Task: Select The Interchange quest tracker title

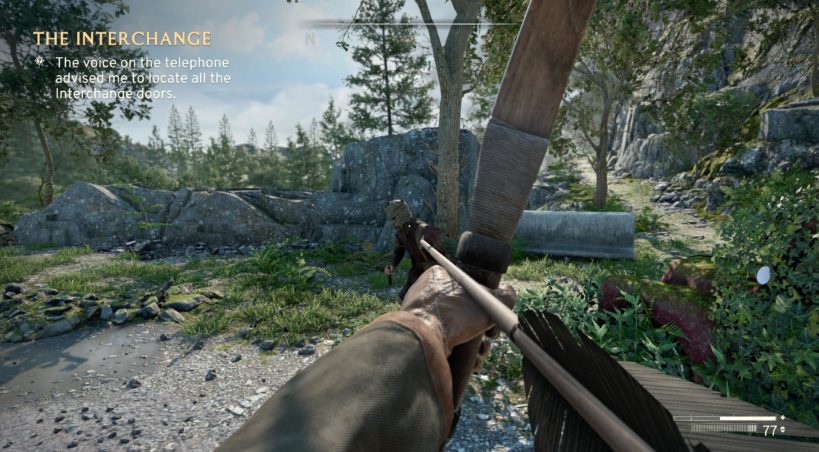Action: pyautogui.click(x=122, y=38)
